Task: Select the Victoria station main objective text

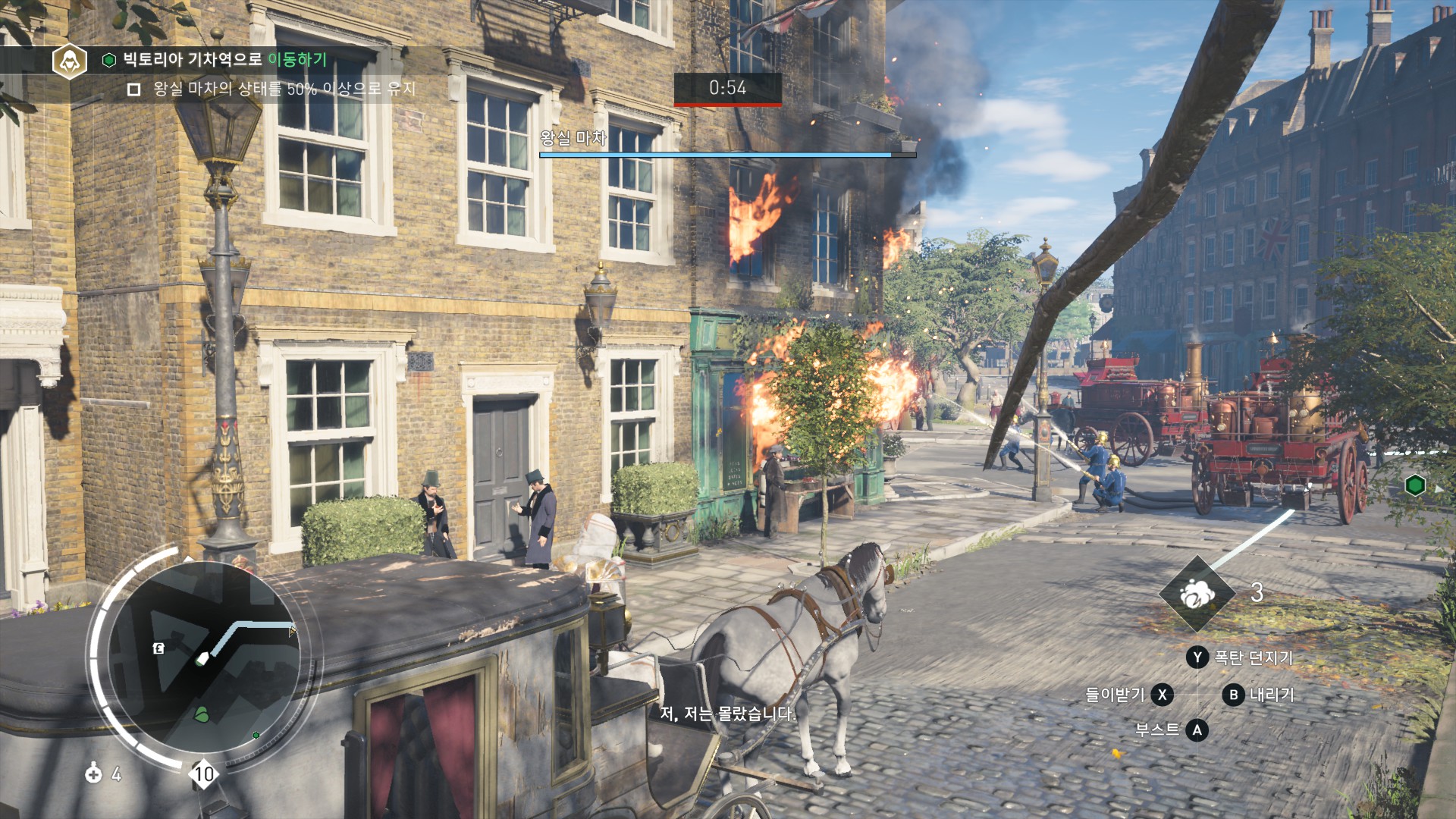Action: point(224,59)
